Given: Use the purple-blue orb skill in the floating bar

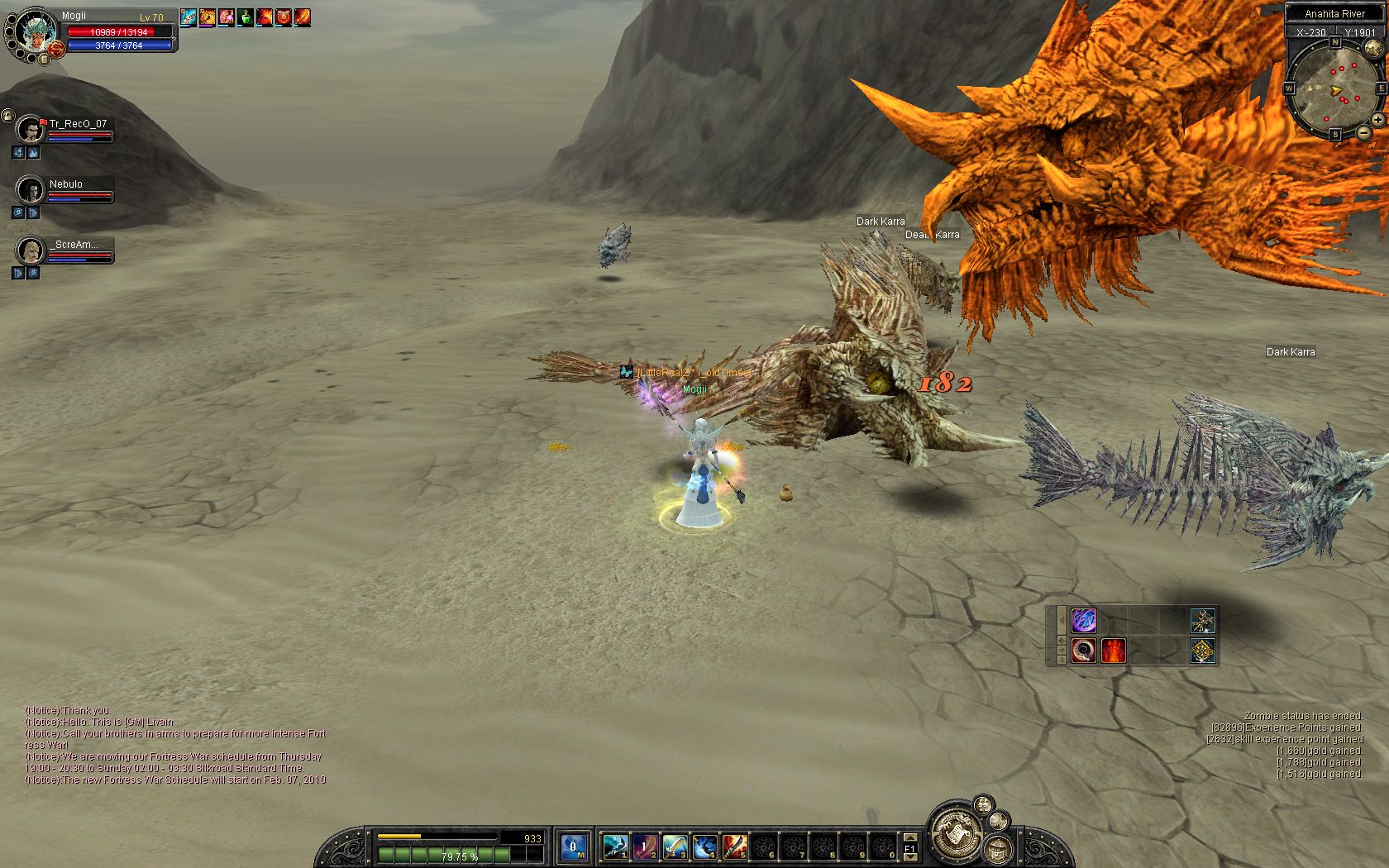Looking at the screenshot, I should tap(1083, 620).
